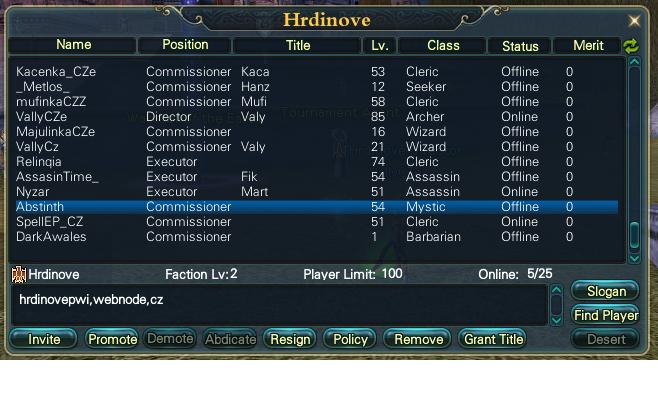
Task: Remove the selected member
Action: tap(418, 339)
